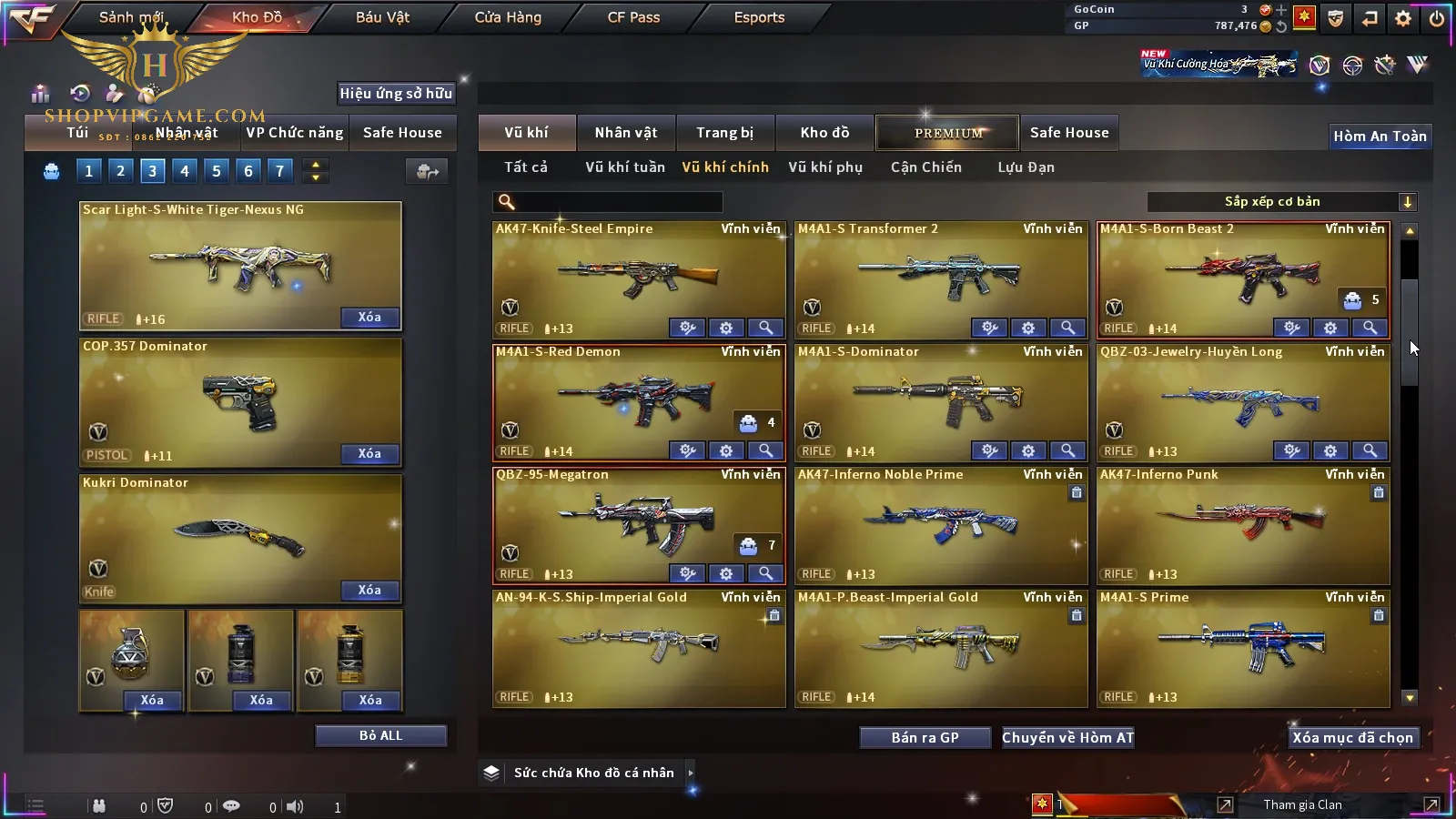
Task: Open the Cửa Hàng shop menu
Action: 508,17
